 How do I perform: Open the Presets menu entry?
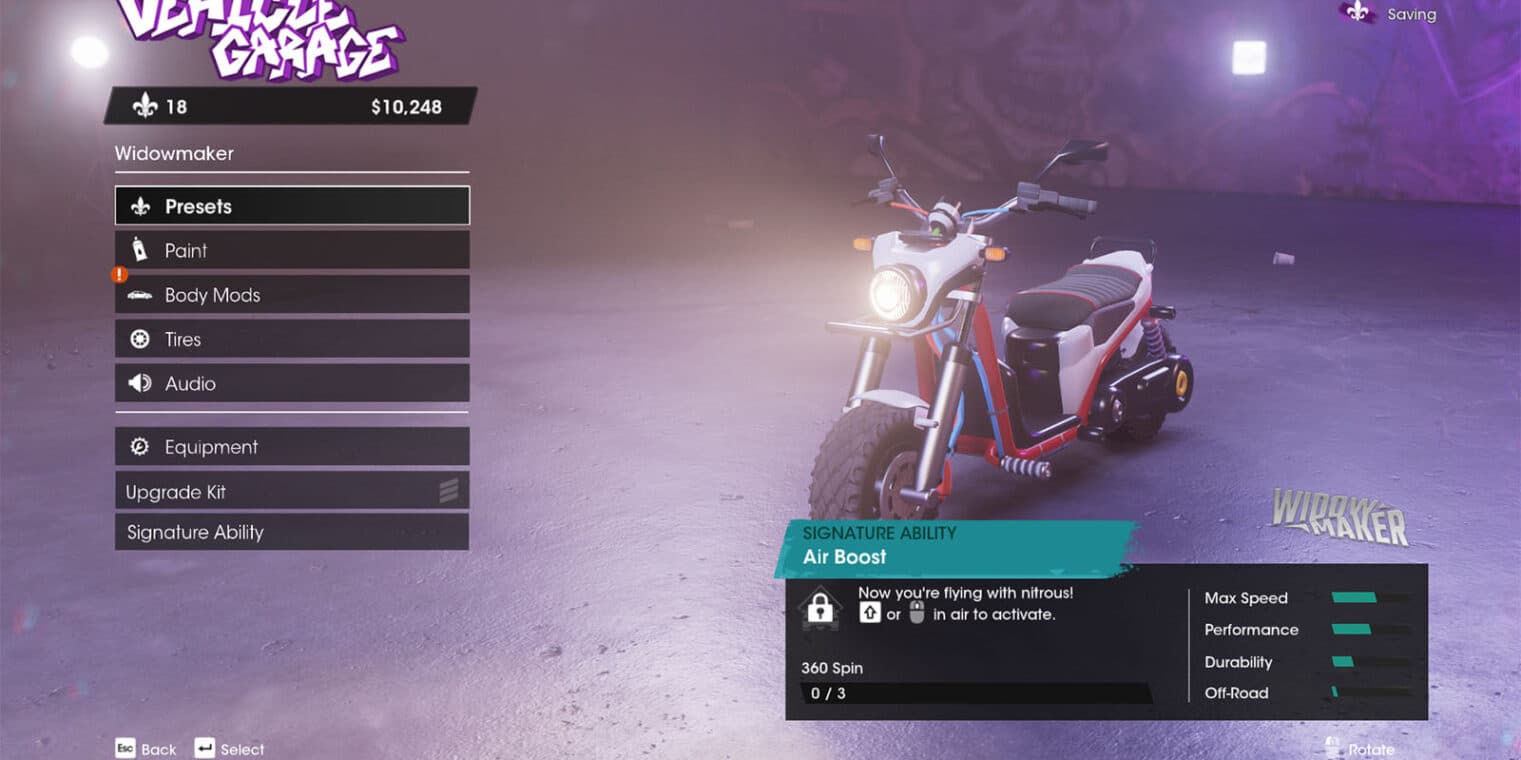click(x=291, y=206)
